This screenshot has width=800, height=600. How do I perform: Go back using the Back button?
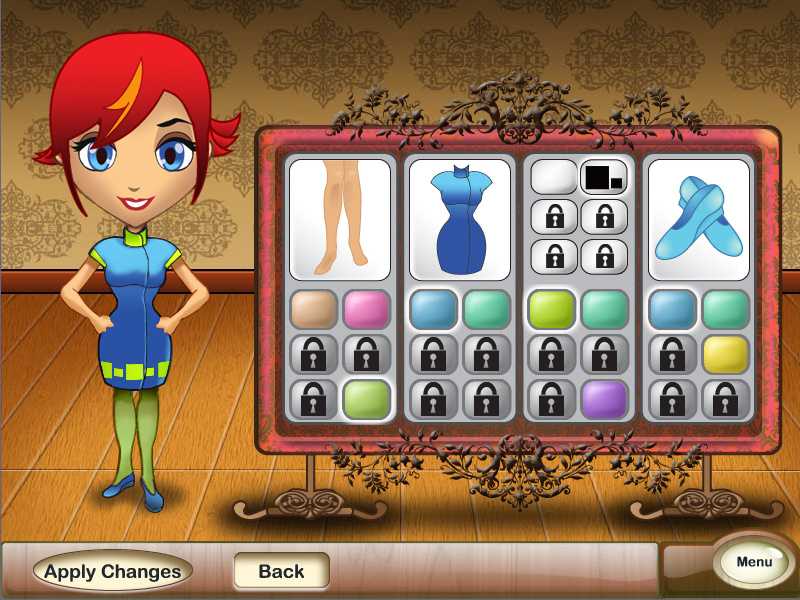281,571
